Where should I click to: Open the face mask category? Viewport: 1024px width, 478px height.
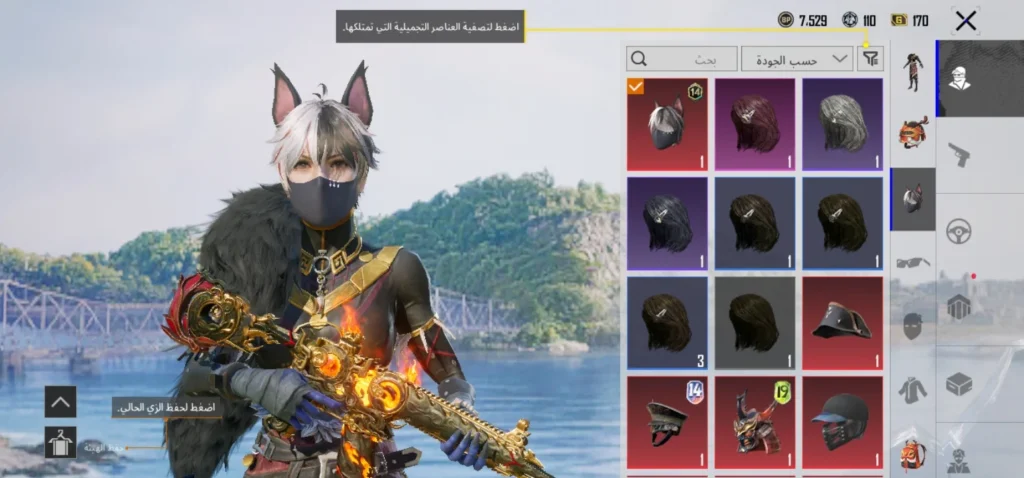click(x=912, y=326)
